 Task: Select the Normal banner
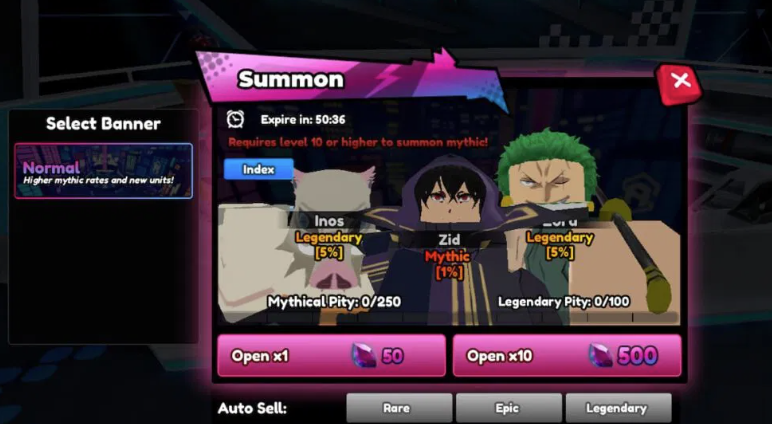pos(103,171)
